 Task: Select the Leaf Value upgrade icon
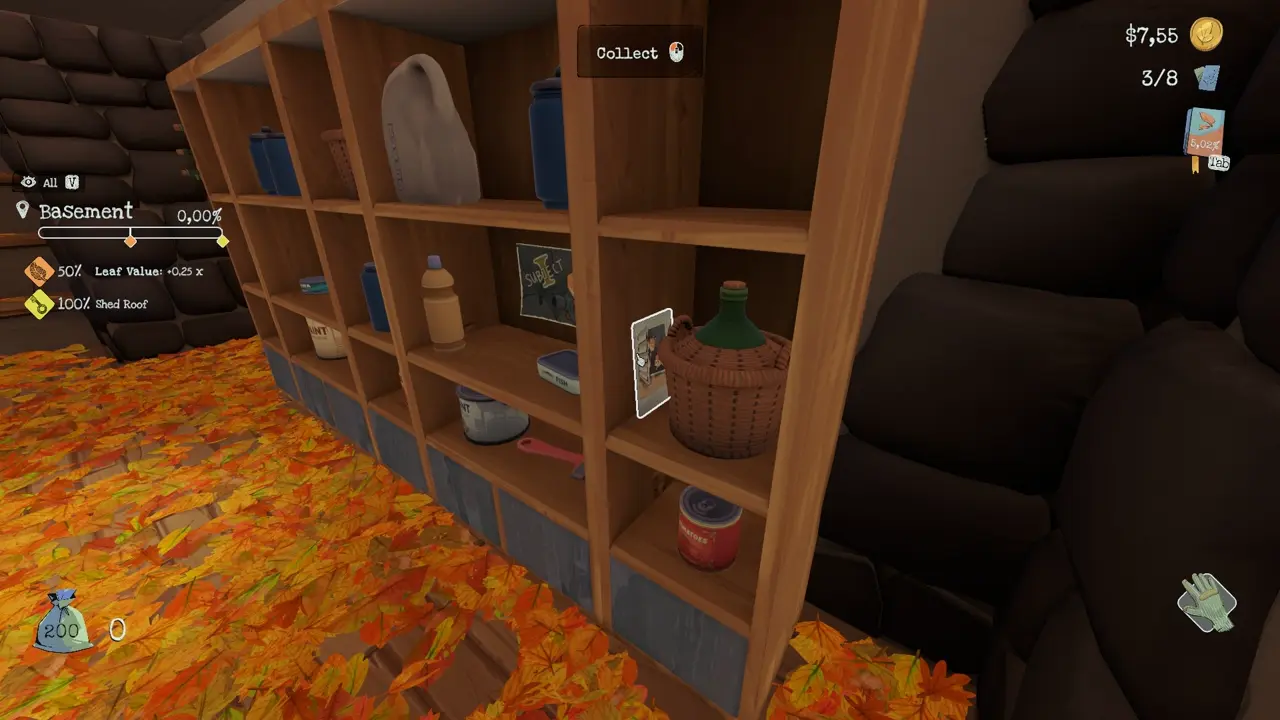[39, 271]
